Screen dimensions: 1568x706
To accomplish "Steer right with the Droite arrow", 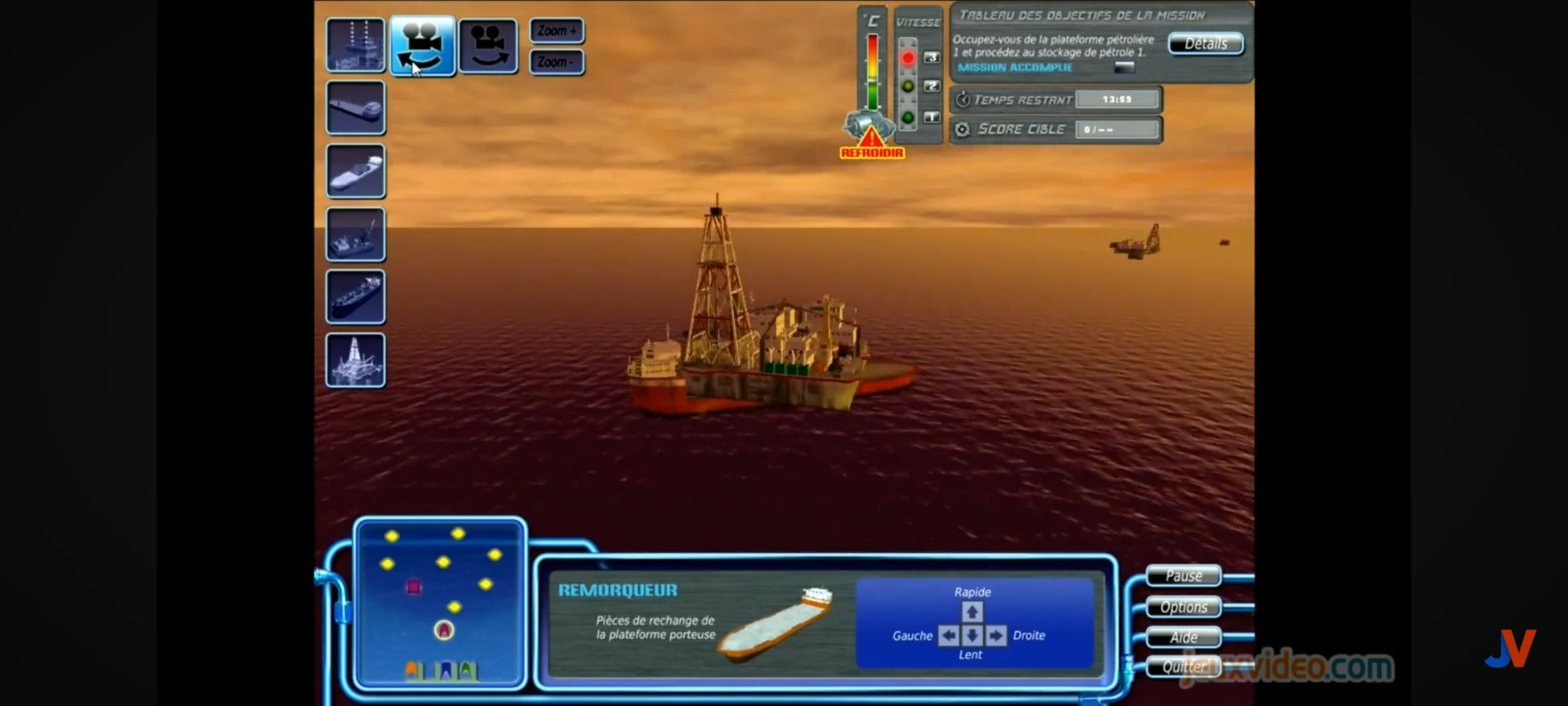I will [x=996, y=636].
